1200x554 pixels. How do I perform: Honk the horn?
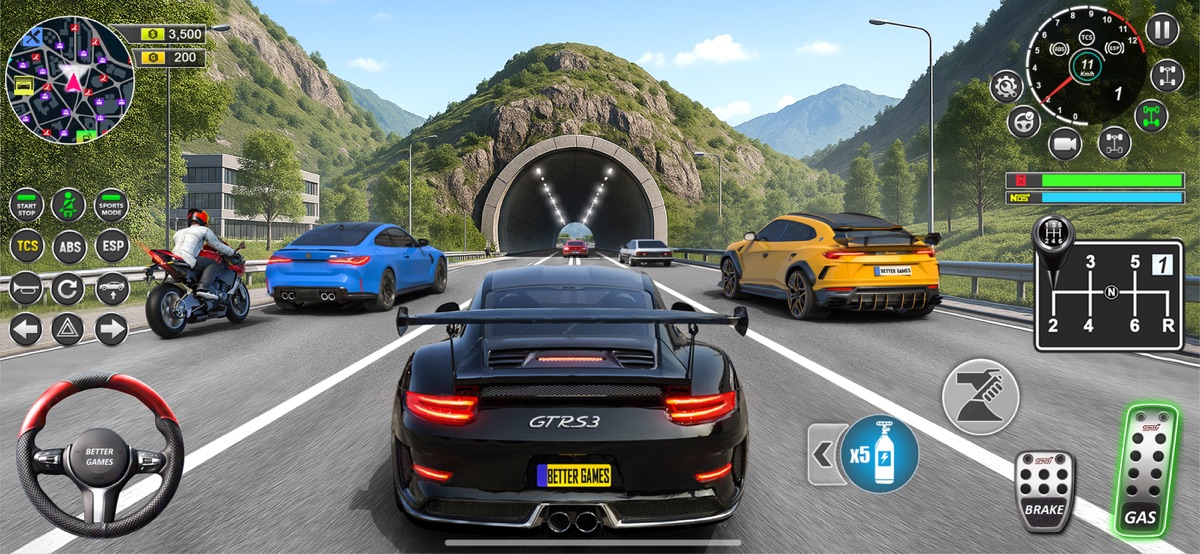point(27,288)
